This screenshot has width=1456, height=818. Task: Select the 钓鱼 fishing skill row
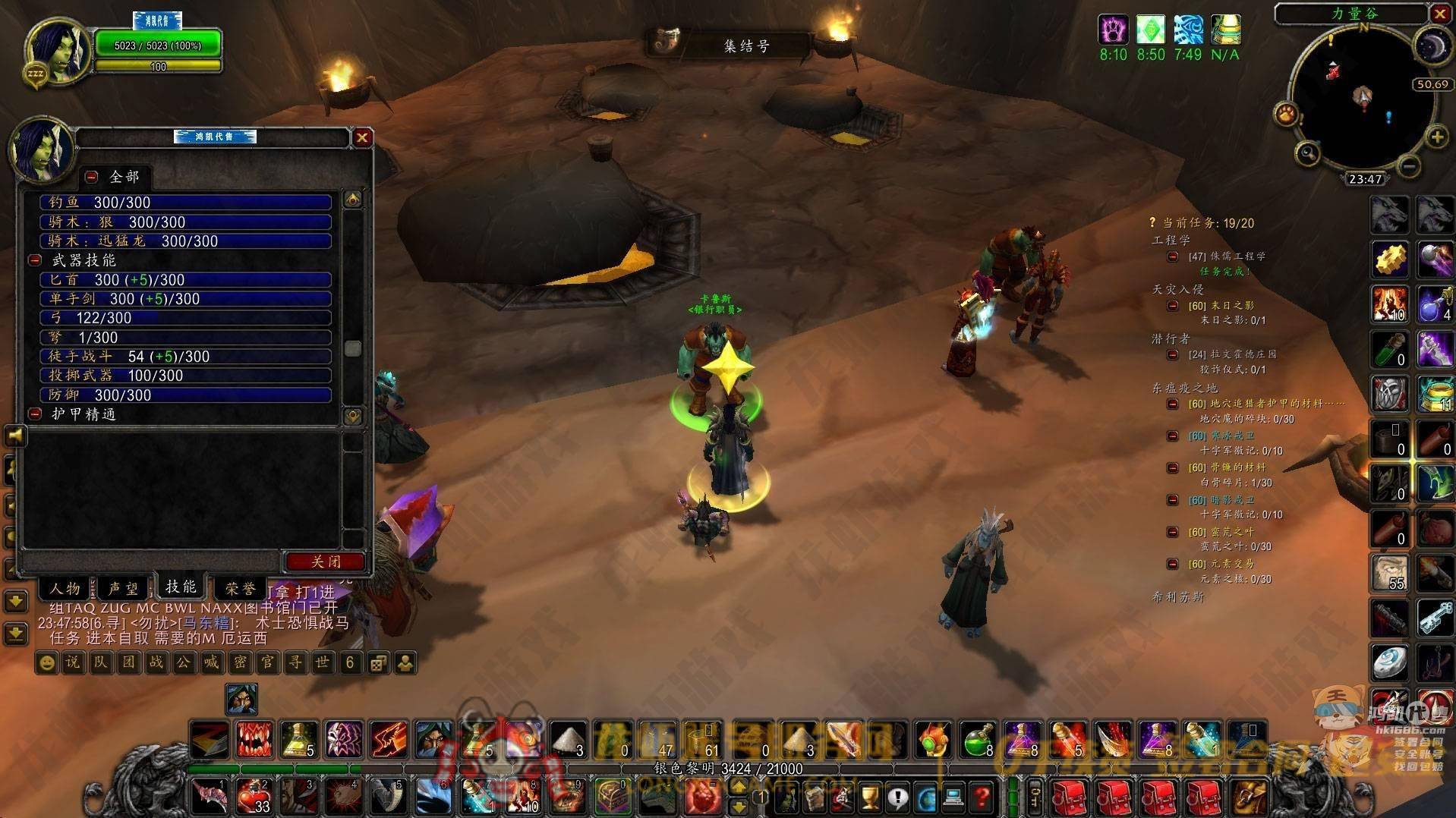tap(185, 203)
